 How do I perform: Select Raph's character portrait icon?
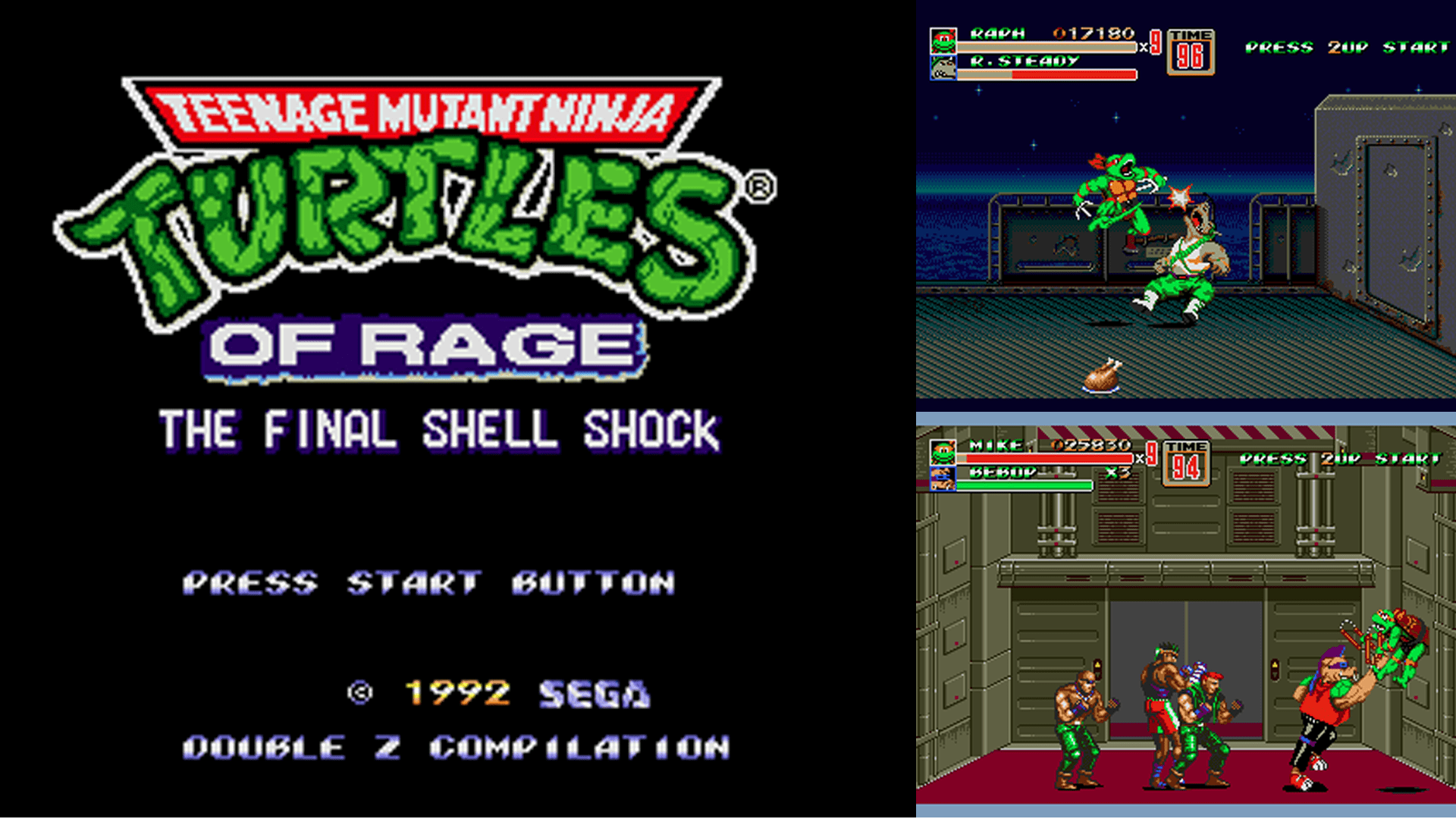tap(942, 42)
